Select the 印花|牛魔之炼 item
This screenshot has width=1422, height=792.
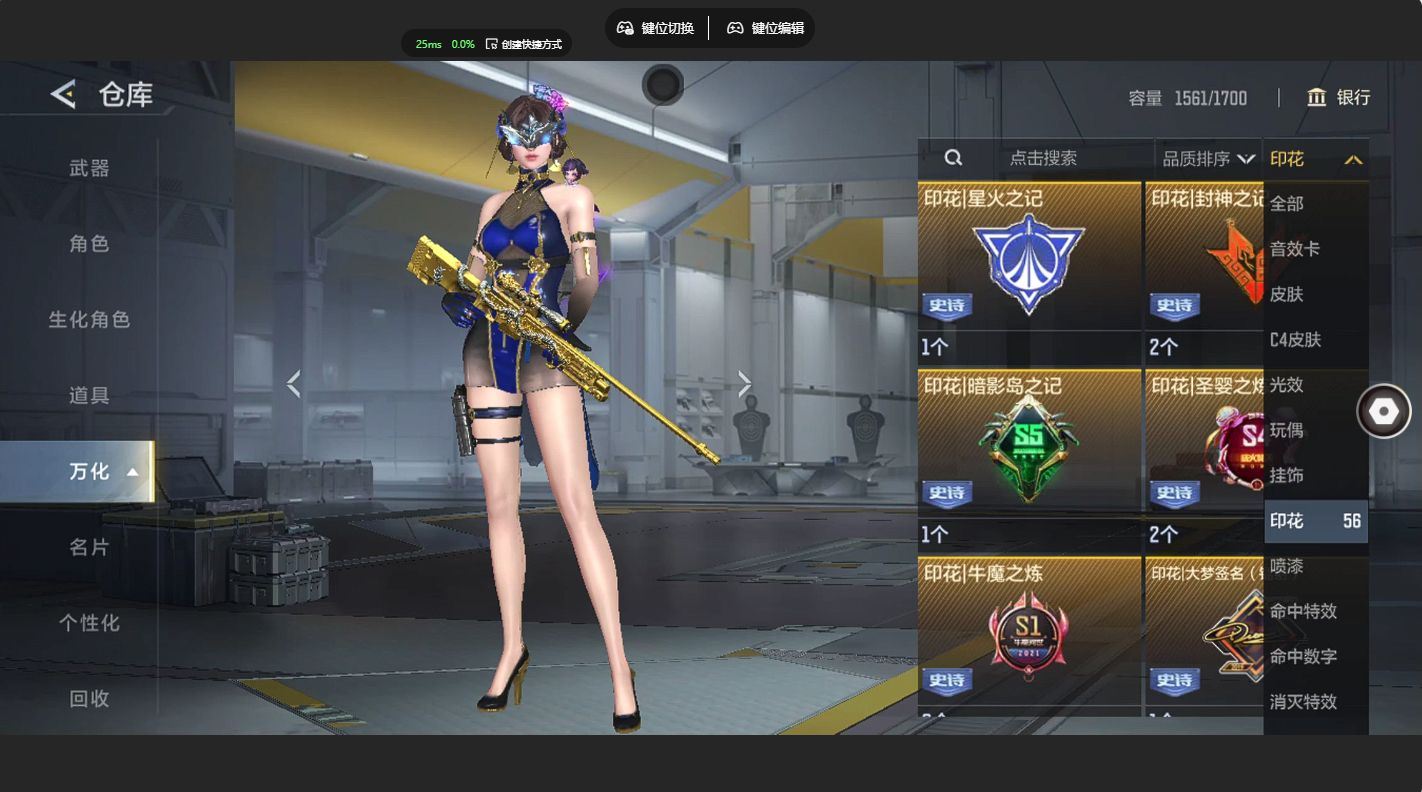coord(1029,632)
